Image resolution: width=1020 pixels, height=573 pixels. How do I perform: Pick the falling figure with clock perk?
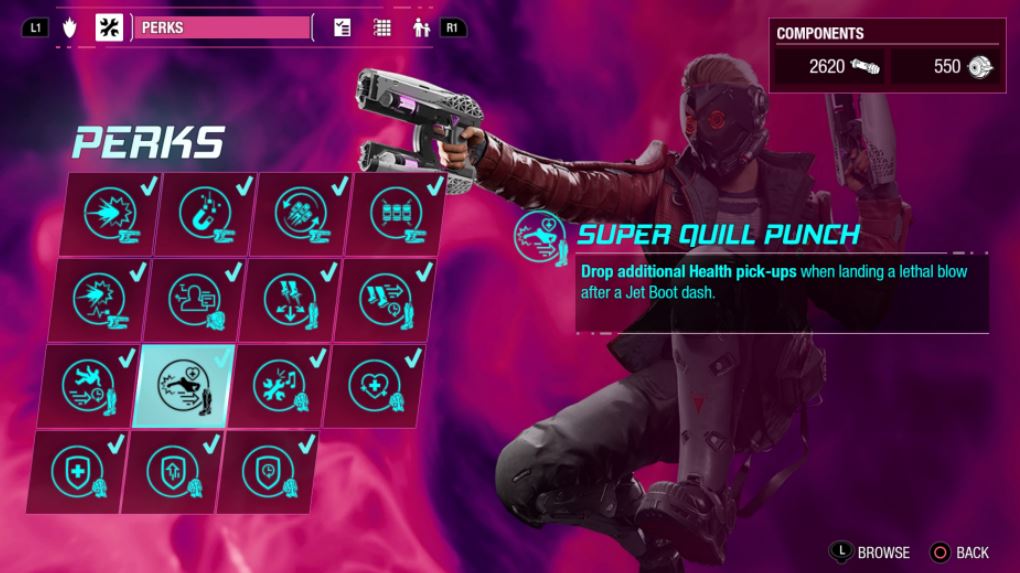[90, 386]
